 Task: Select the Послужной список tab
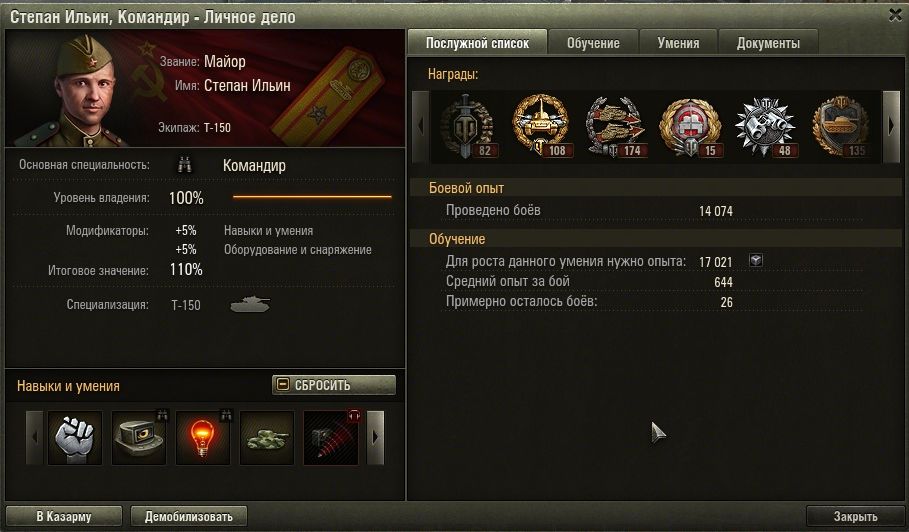click(x=477, y=43)
